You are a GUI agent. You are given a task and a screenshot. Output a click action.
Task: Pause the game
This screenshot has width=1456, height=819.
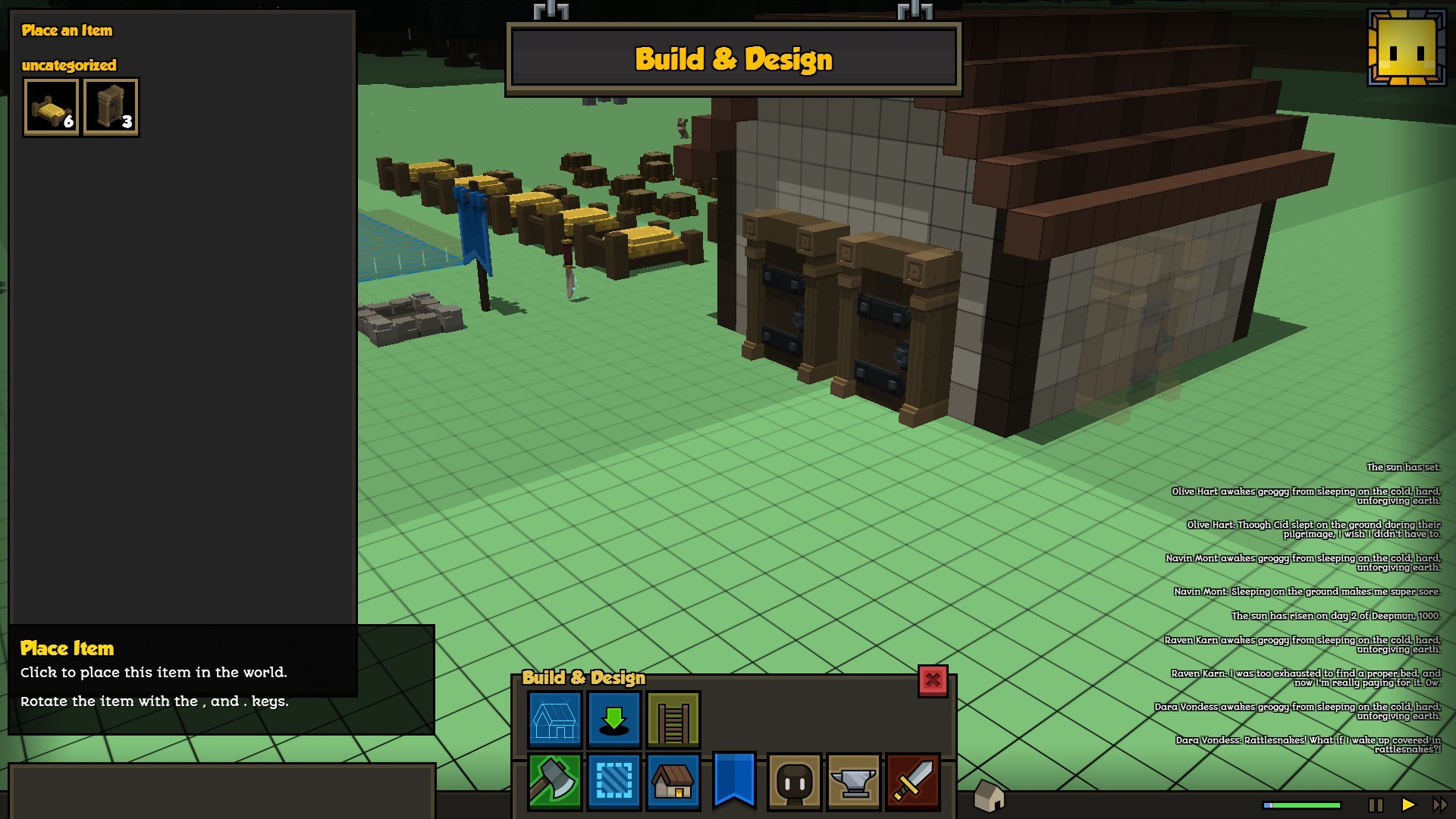coord(1376,805)
